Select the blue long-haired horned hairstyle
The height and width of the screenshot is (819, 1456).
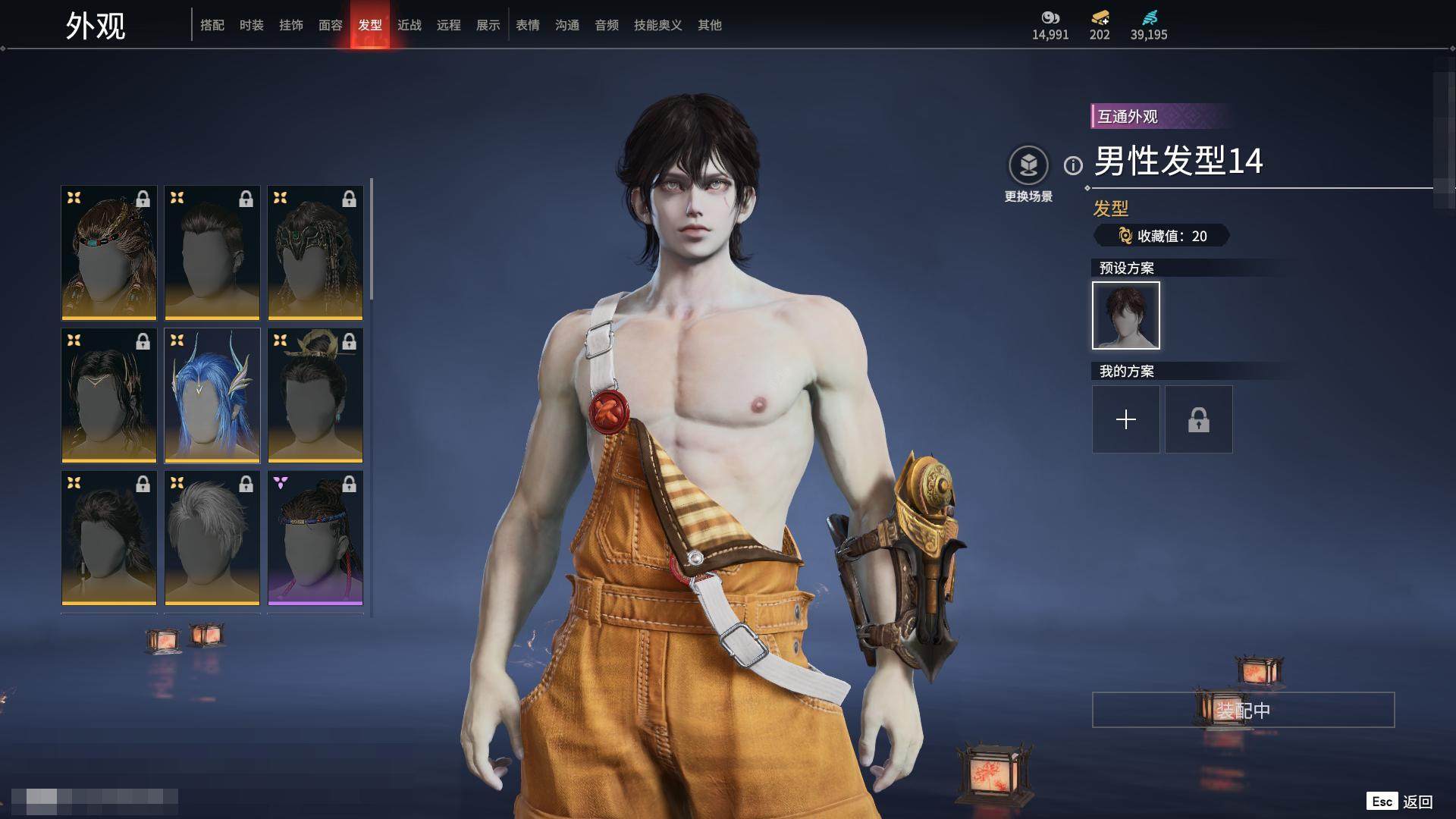(x=212, y=395)
